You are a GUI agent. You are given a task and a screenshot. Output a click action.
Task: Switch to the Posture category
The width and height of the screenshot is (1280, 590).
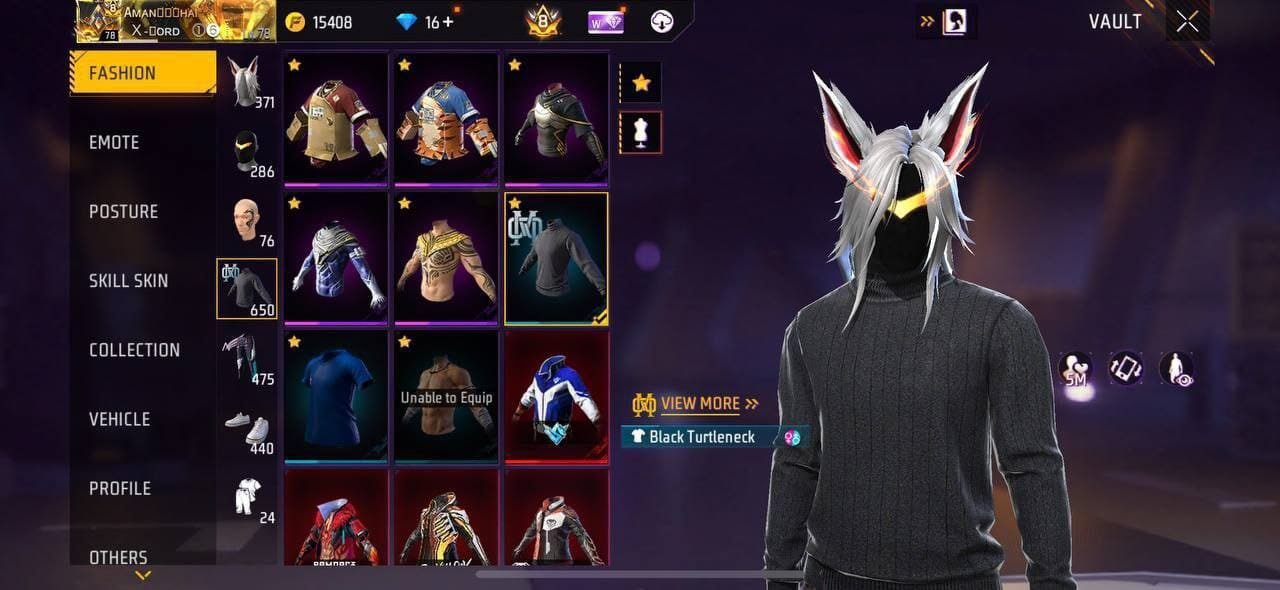click(x=123, y=211)
